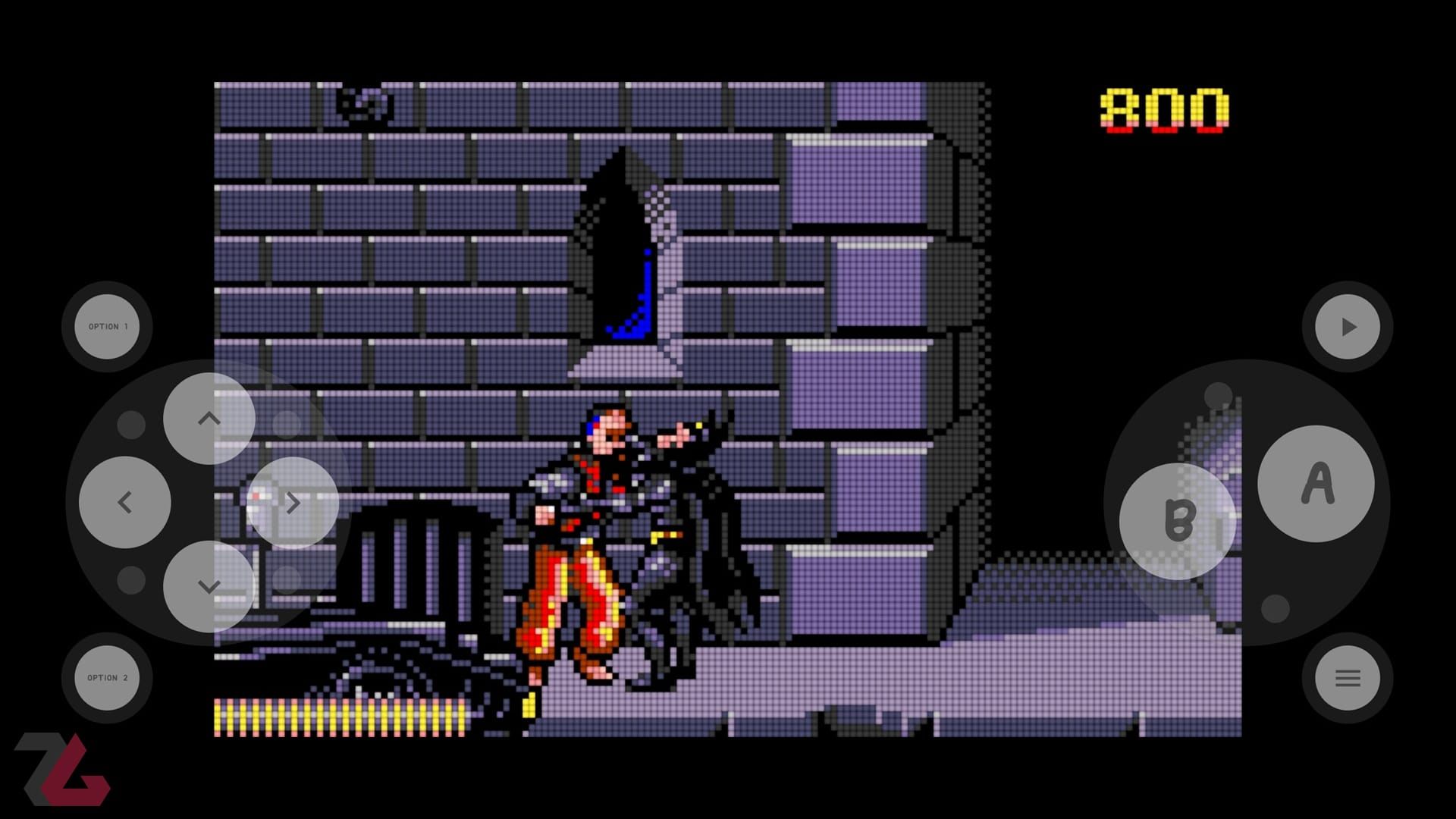1456x819 pixels.
Task: Hit the B action button
Action: point(1178,521)
